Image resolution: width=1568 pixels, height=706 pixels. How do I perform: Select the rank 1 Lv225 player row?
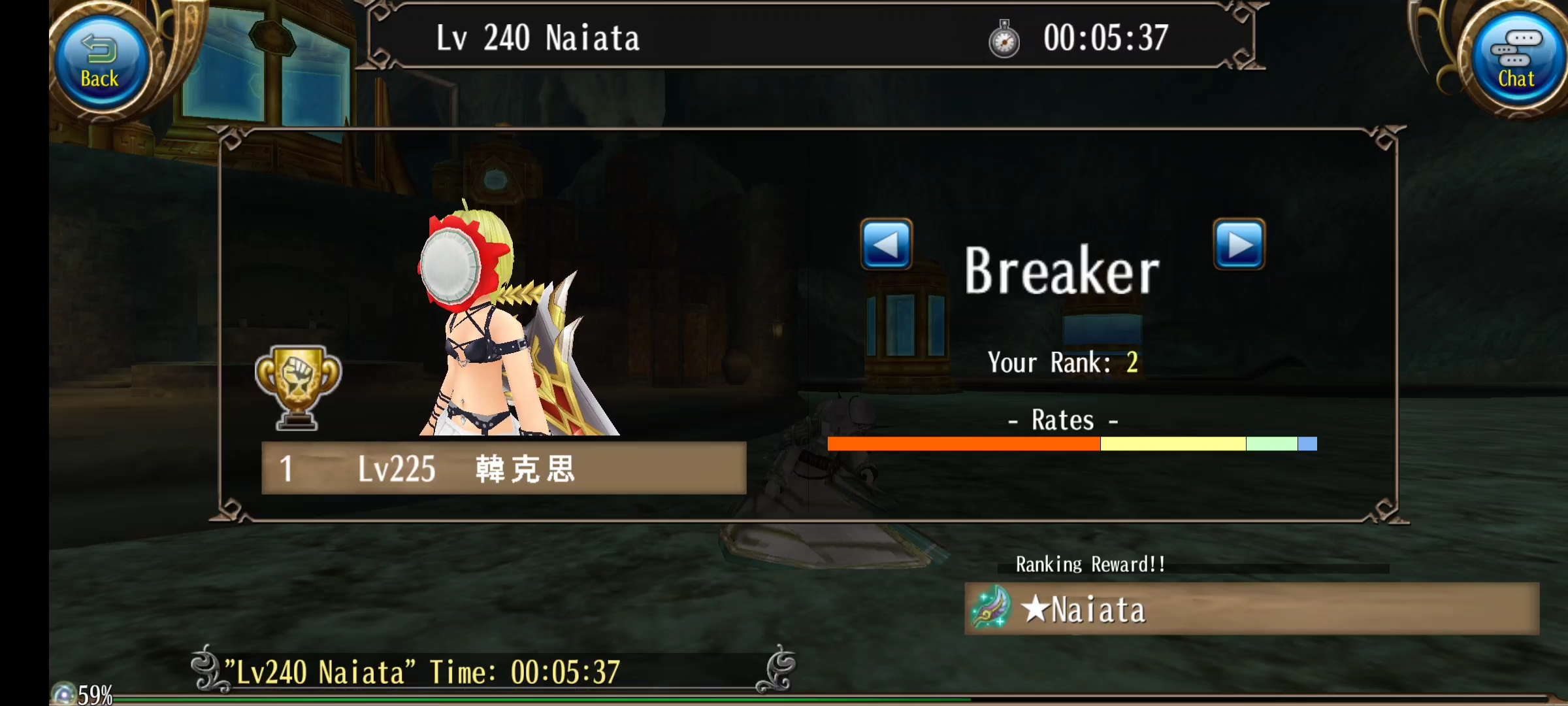pyautogui.click(x=503, y=468)
